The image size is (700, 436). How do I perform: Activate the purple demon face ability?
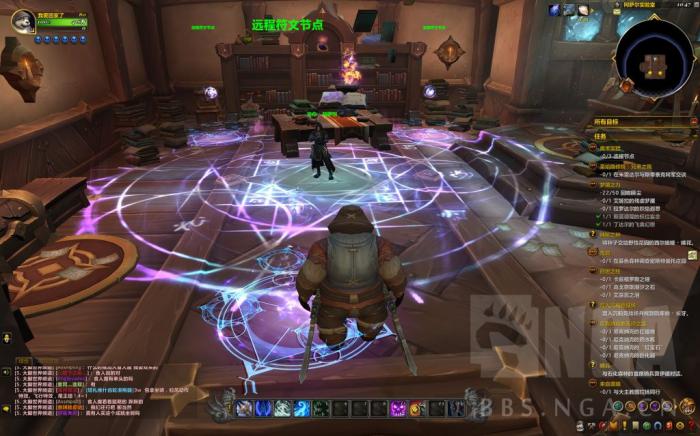[x=398, y=408]
